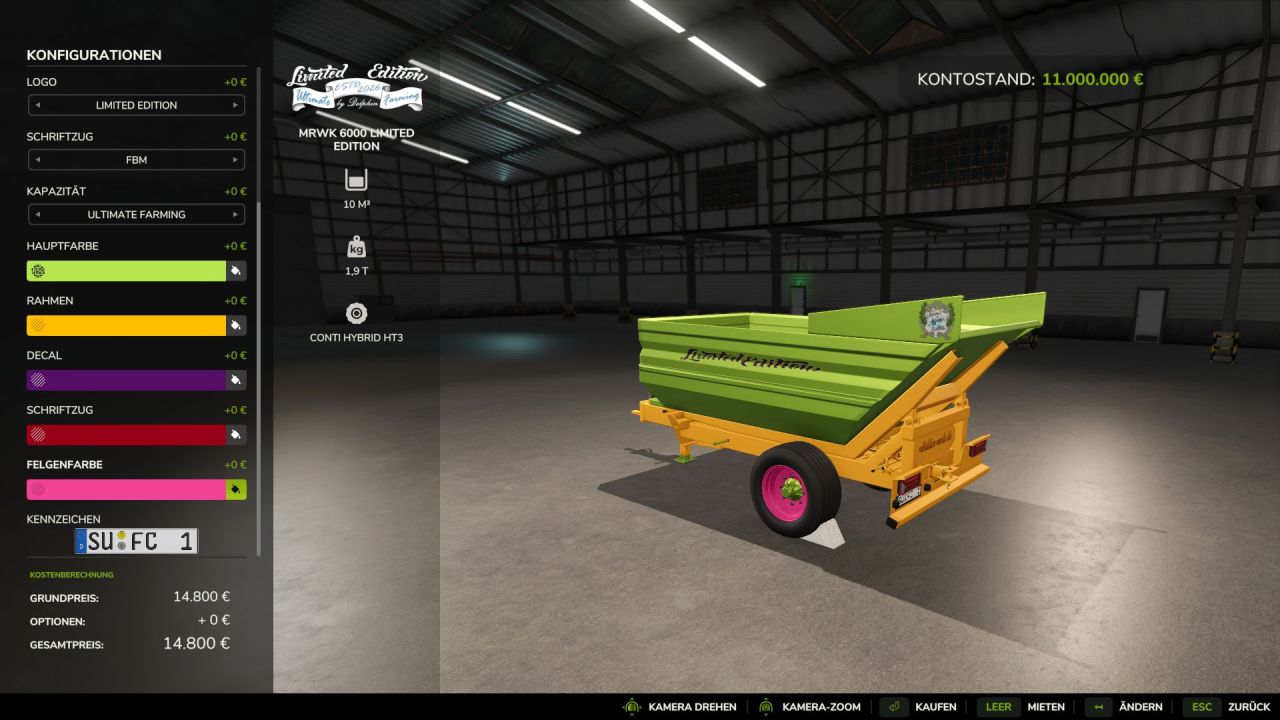The image size is (1280, 720).
Task: Open the Schriftzug paint bucket picker
Action: 236,434
